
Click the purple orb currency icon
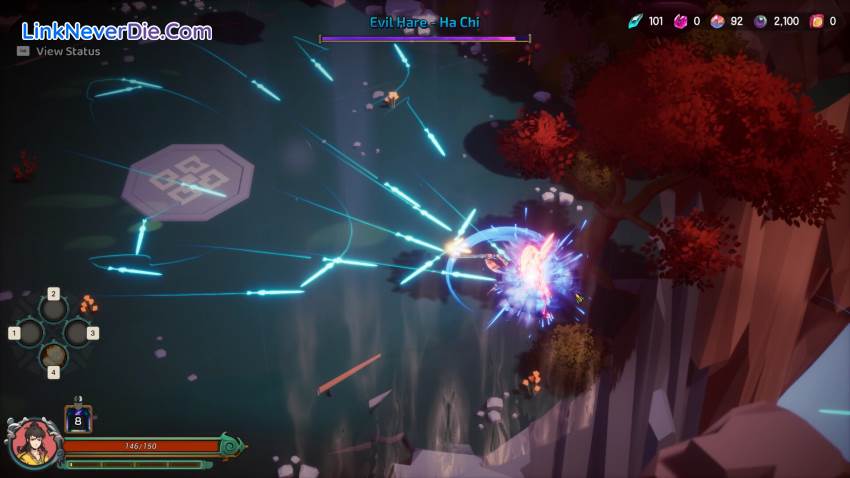click(760, 21)
